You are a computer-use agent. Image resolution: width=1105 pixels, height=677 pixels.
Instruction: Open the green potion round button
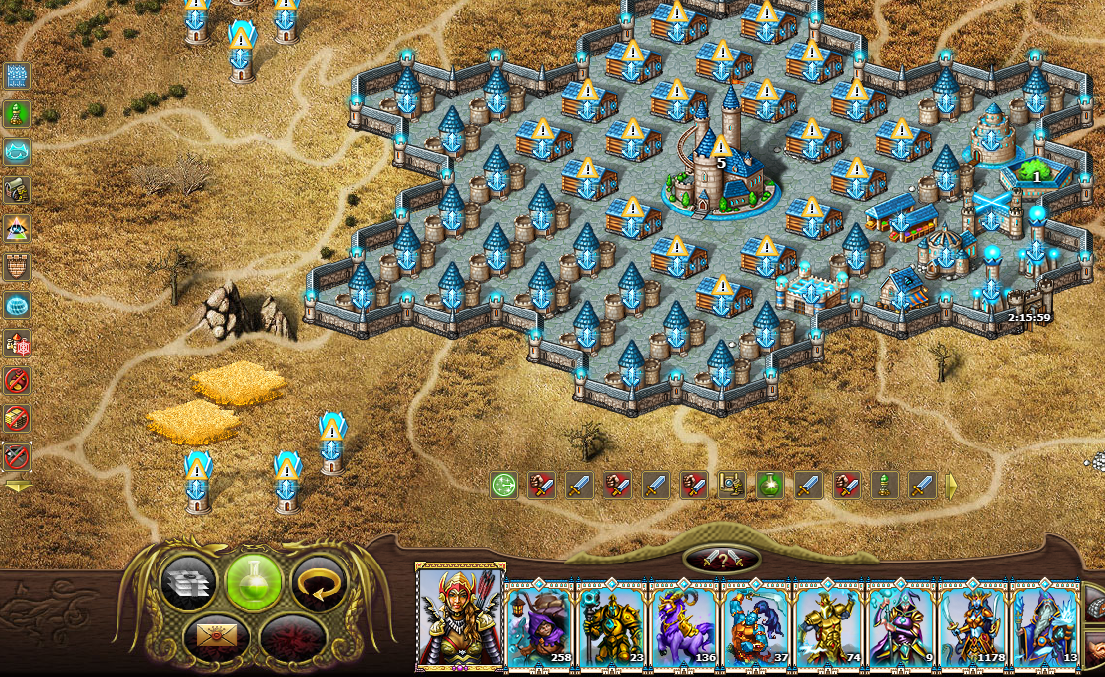(x=253, y=581)
